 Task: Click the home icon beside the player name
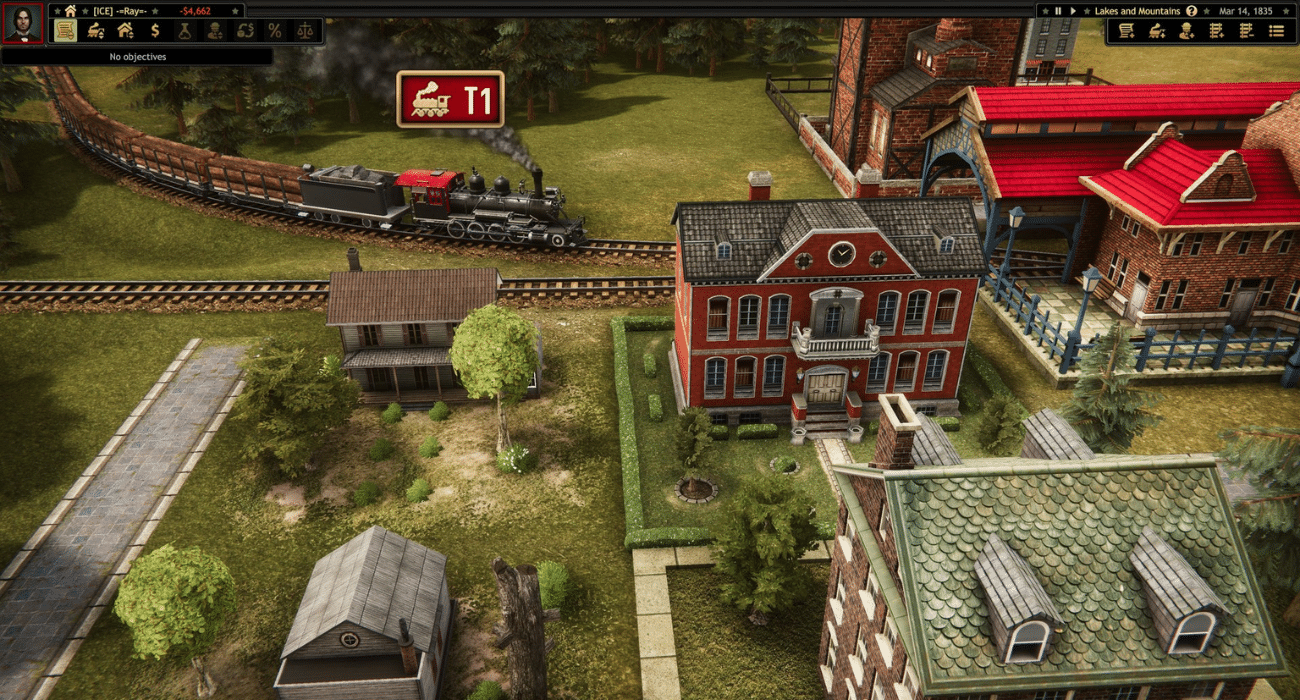(x=70, y=10)
